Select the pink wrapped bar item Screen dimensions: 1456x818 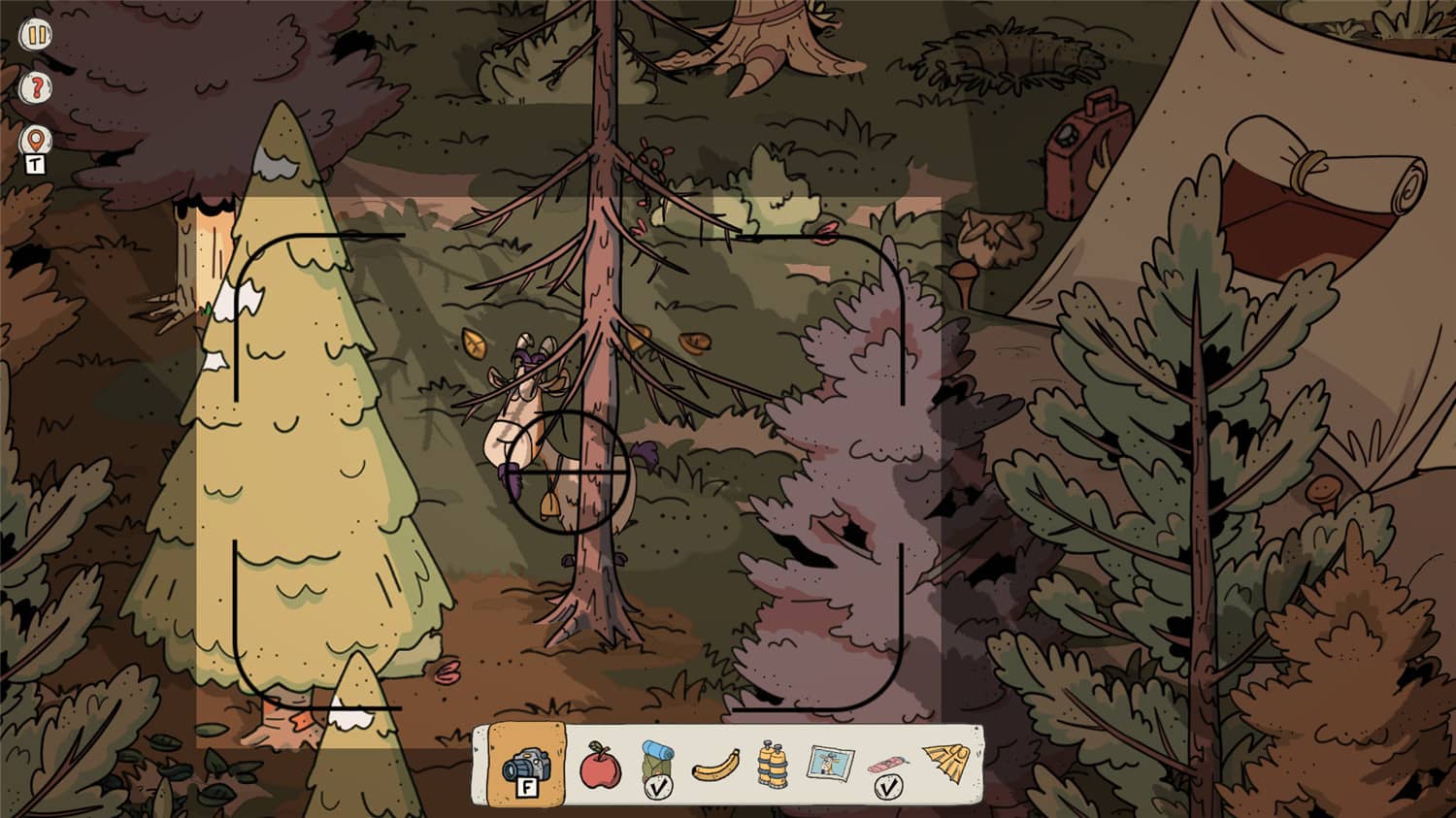pyautogui.click(x=886, y=769)
